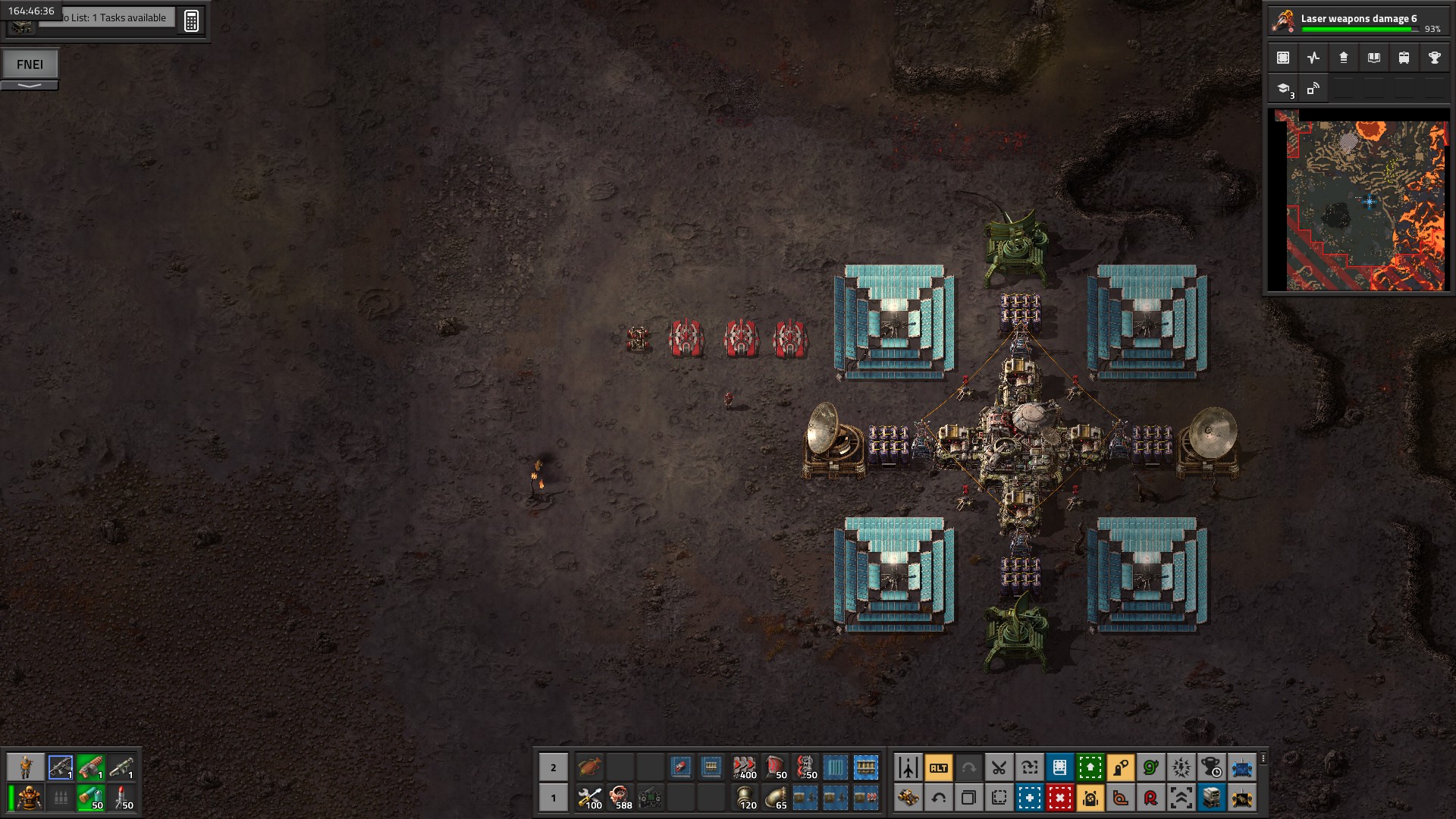This screenshot has width=1456, height=819.
Task: Select the raw fish hotbar slot
Action: [x=589, y=767]
